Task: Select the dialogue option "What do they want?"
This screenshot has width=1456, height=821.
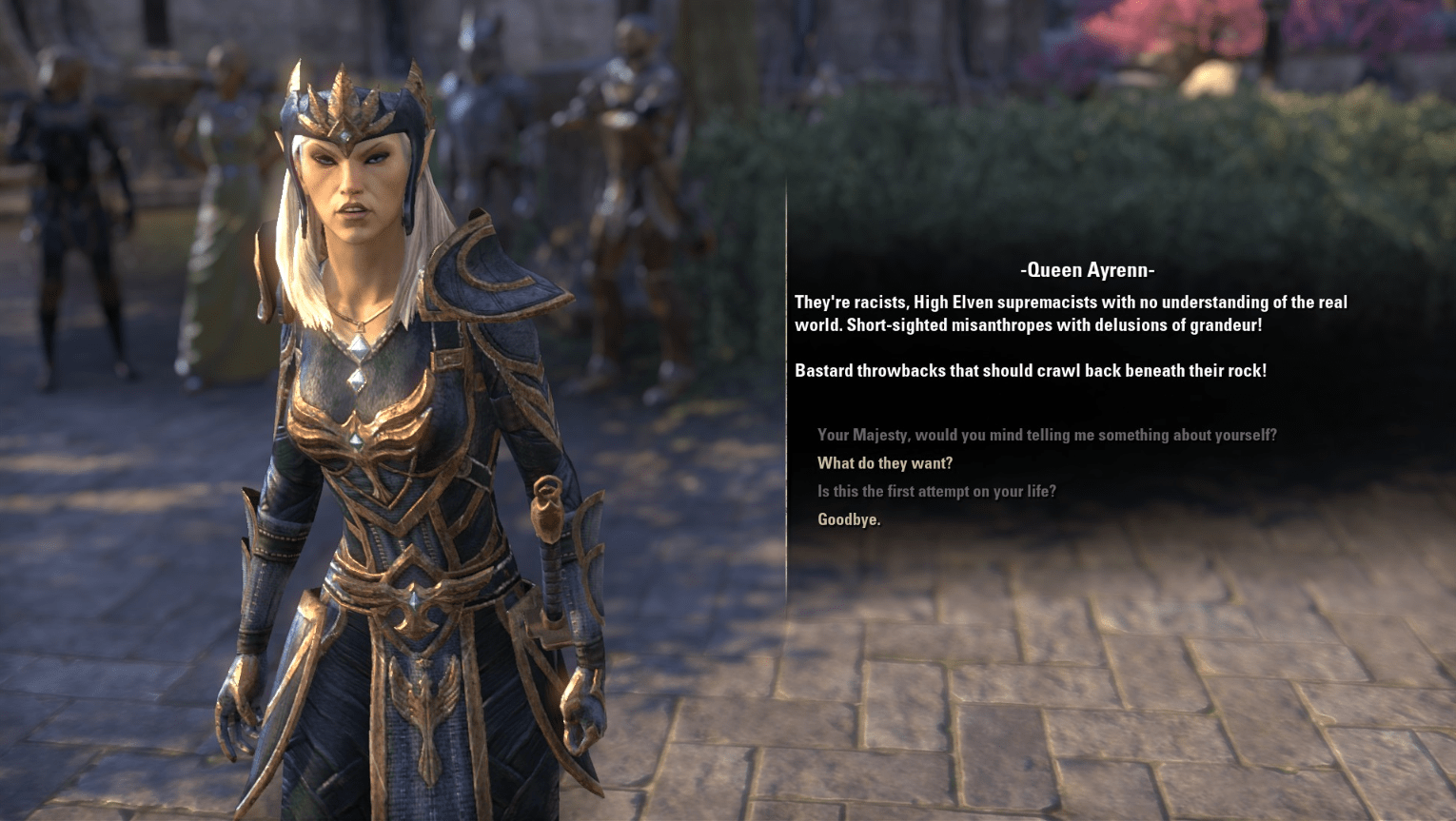Action: coord(884,463)
